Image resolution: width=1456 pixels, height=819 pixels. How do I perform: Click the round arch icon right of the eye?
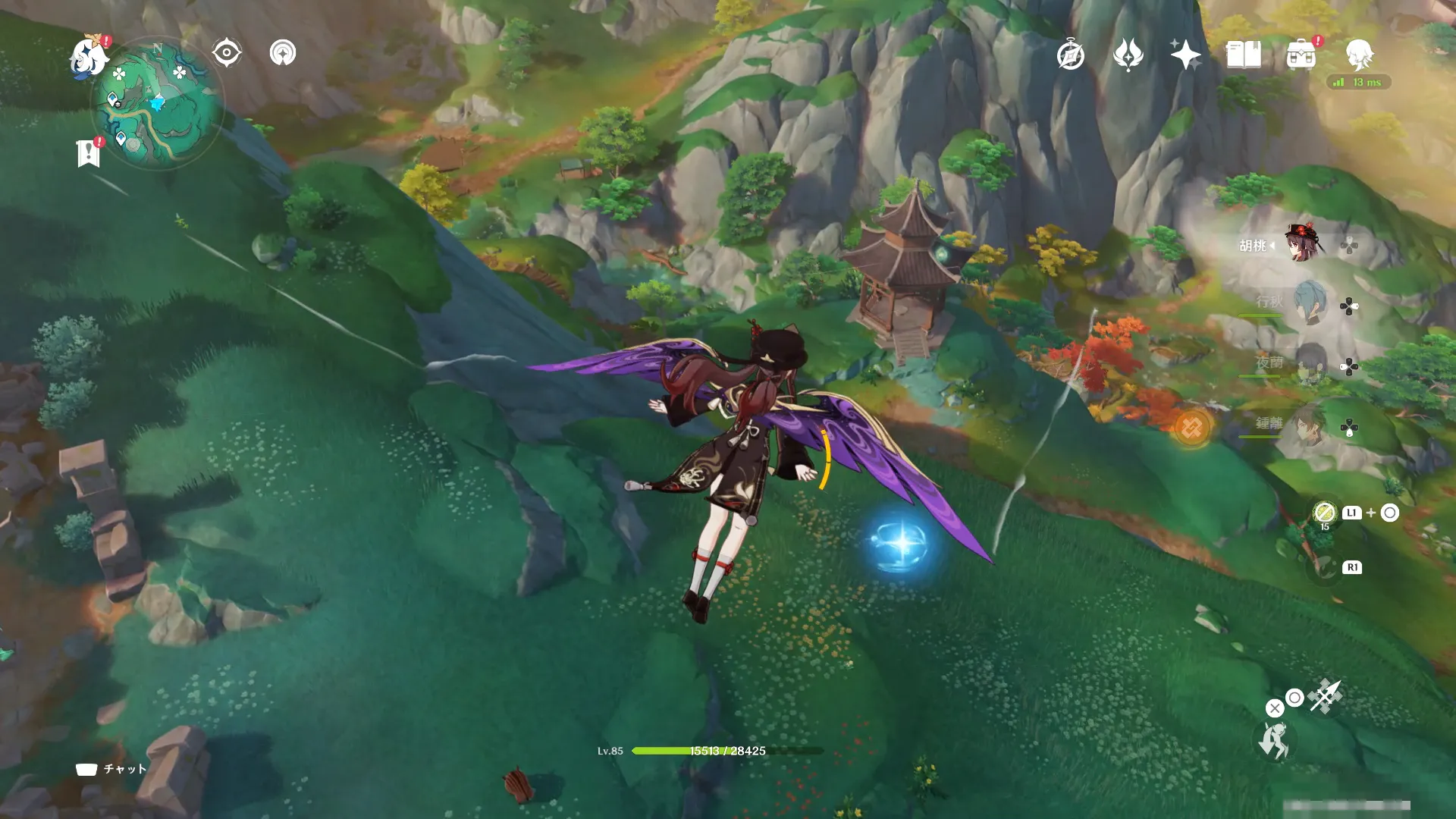point(283,53)
